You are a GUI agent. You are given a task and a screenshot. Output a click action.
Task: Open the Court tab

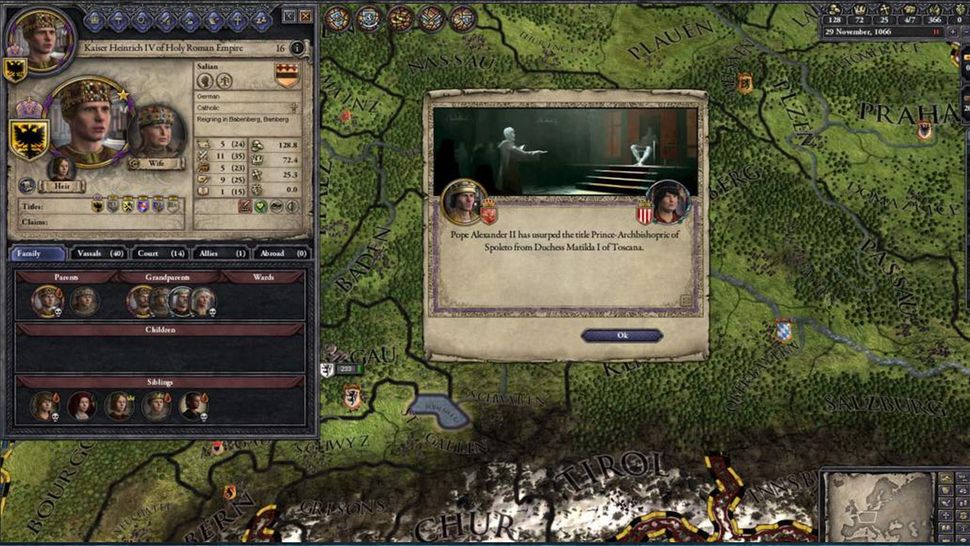tap(161, 254)
